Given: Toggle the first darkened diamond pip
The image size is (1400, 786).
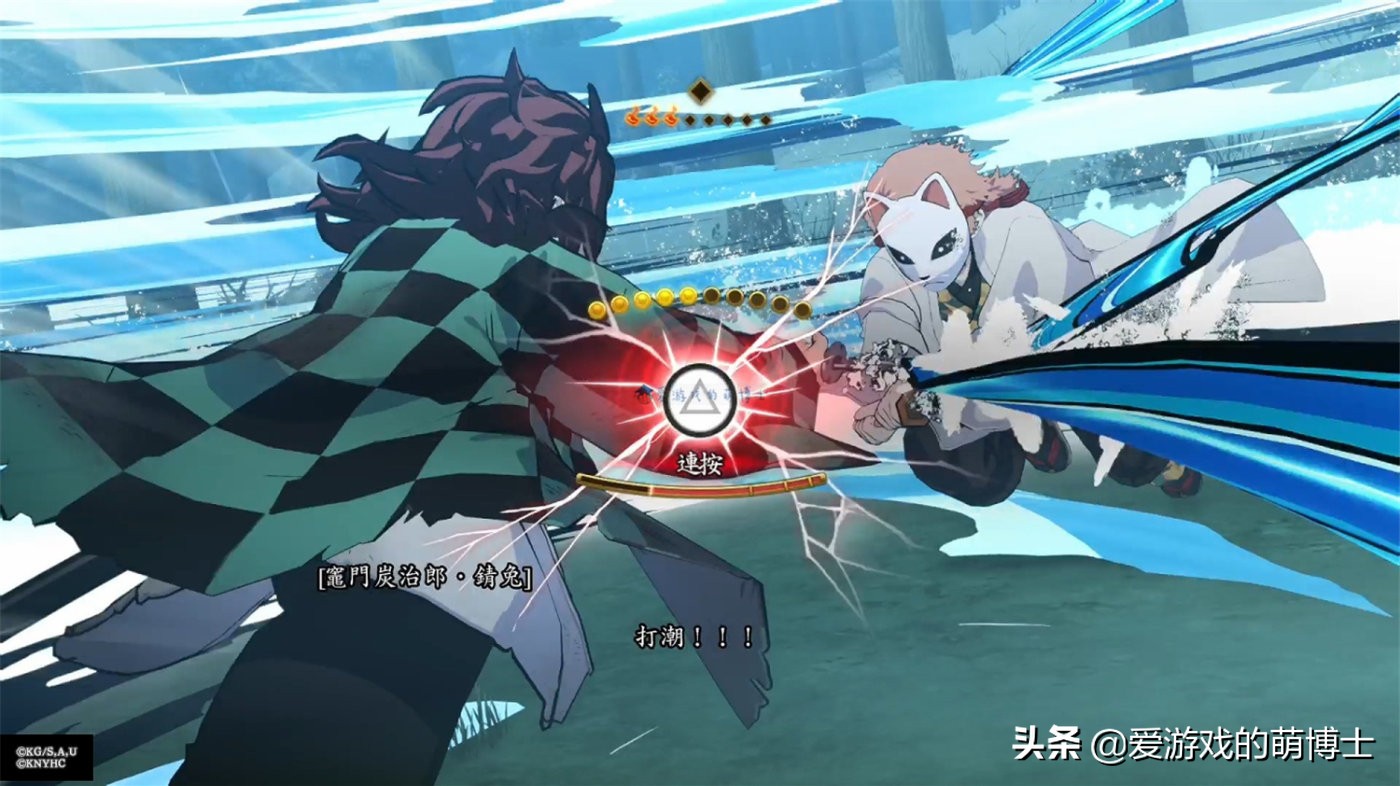Looking at the screenshot, I should [690, 120].
